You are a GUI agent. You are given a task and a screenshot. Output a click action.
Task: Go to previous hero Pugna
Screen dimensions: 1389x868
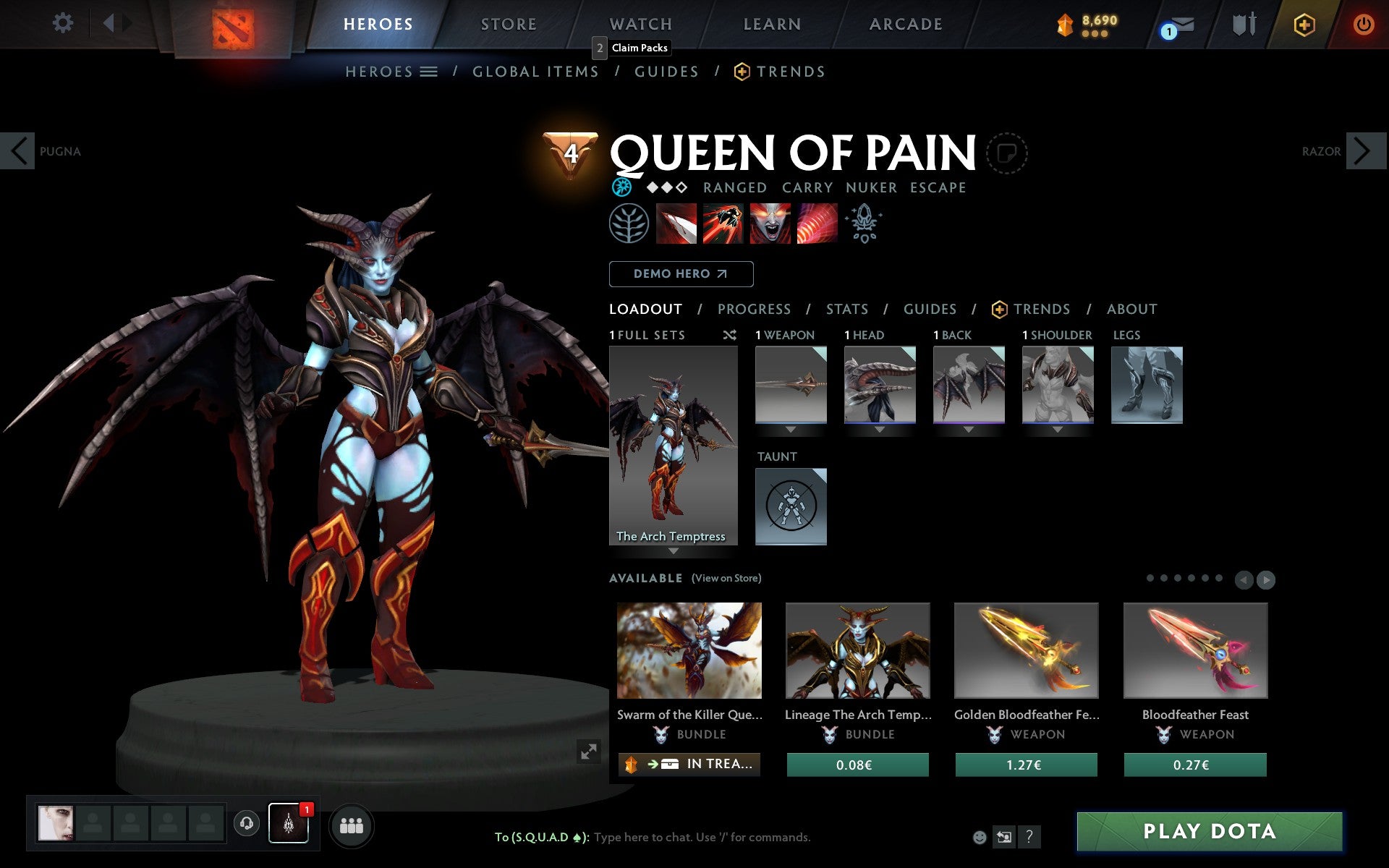click(19, 151)
